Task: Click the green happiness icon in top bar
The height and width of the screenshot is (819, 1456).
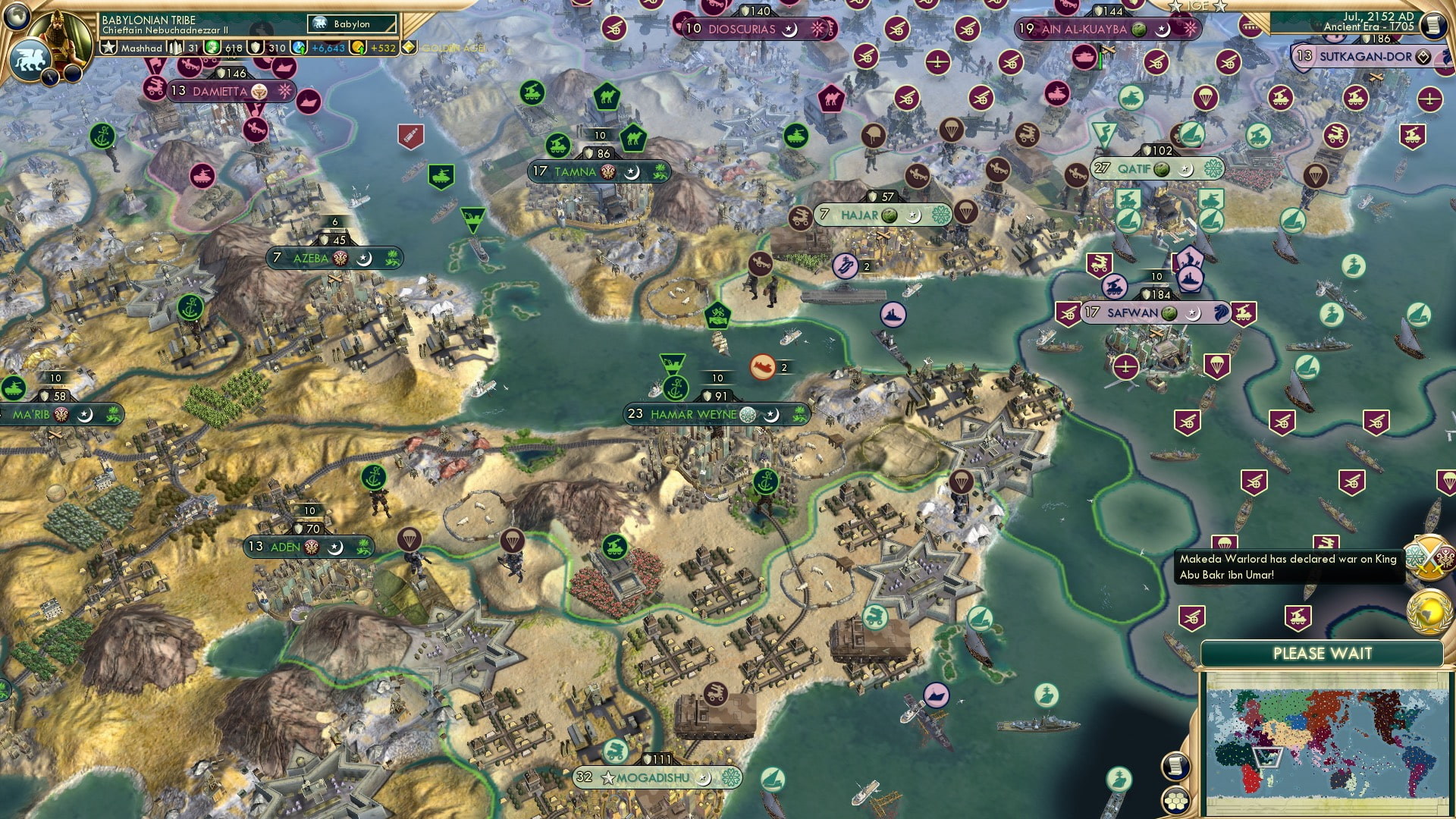Action: pyautogui.click(x=213, y=48)
